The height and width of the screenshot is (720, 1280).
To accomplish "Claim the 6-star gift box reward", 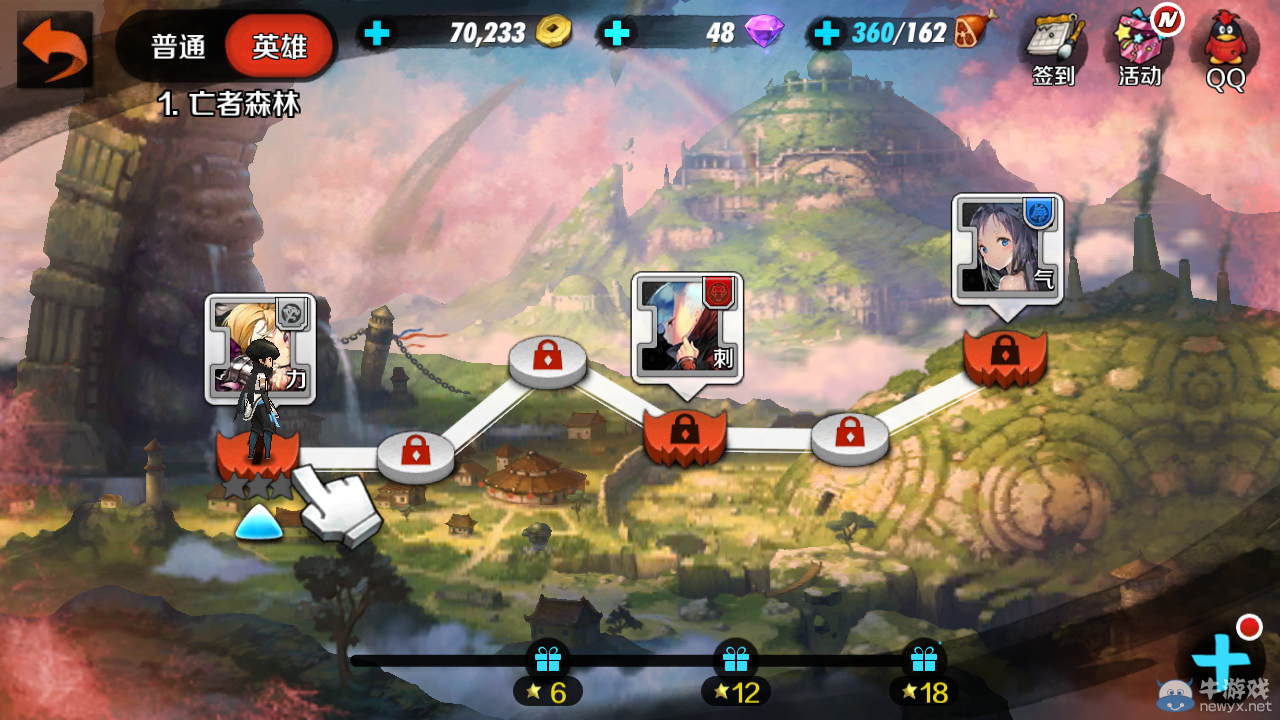I will tap(547, 661).
